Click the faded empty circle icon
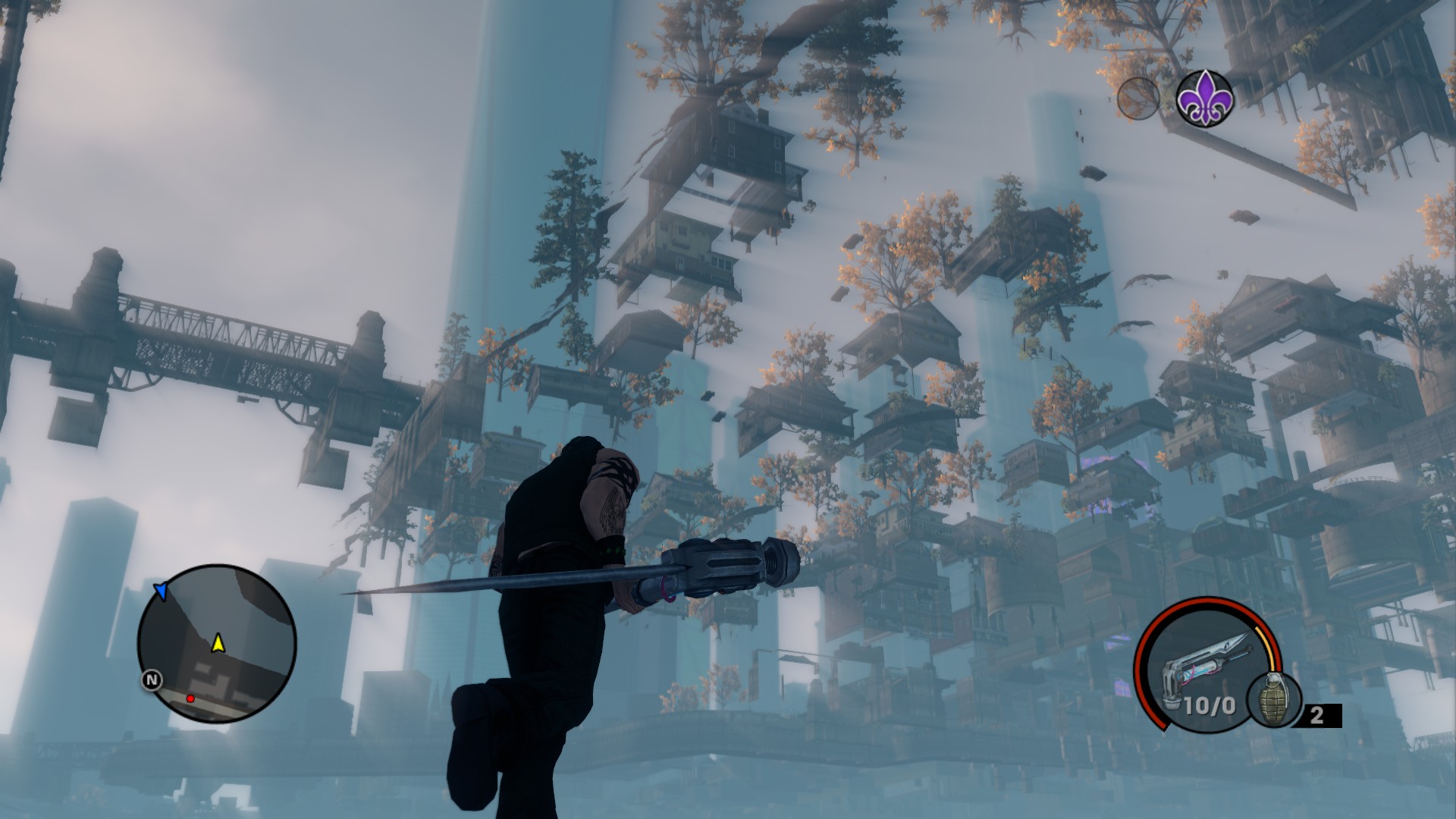The width and height of the screenshot is (1456, 819). (x=1137, y=99)
